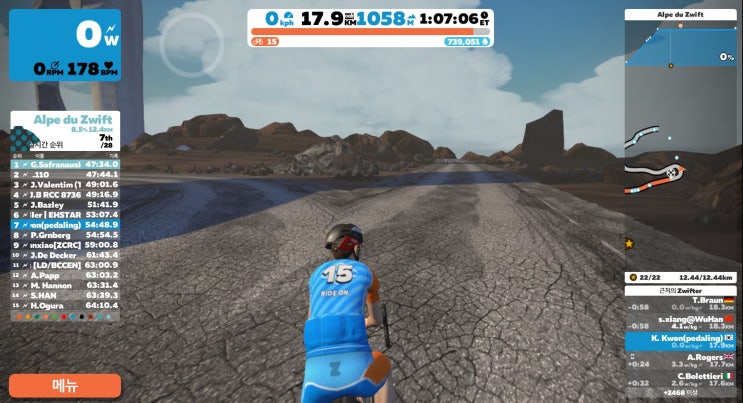743x403 pixels.
Task: Pick A.Papp from the leaderboard
Action: click(x=65, y=275)
